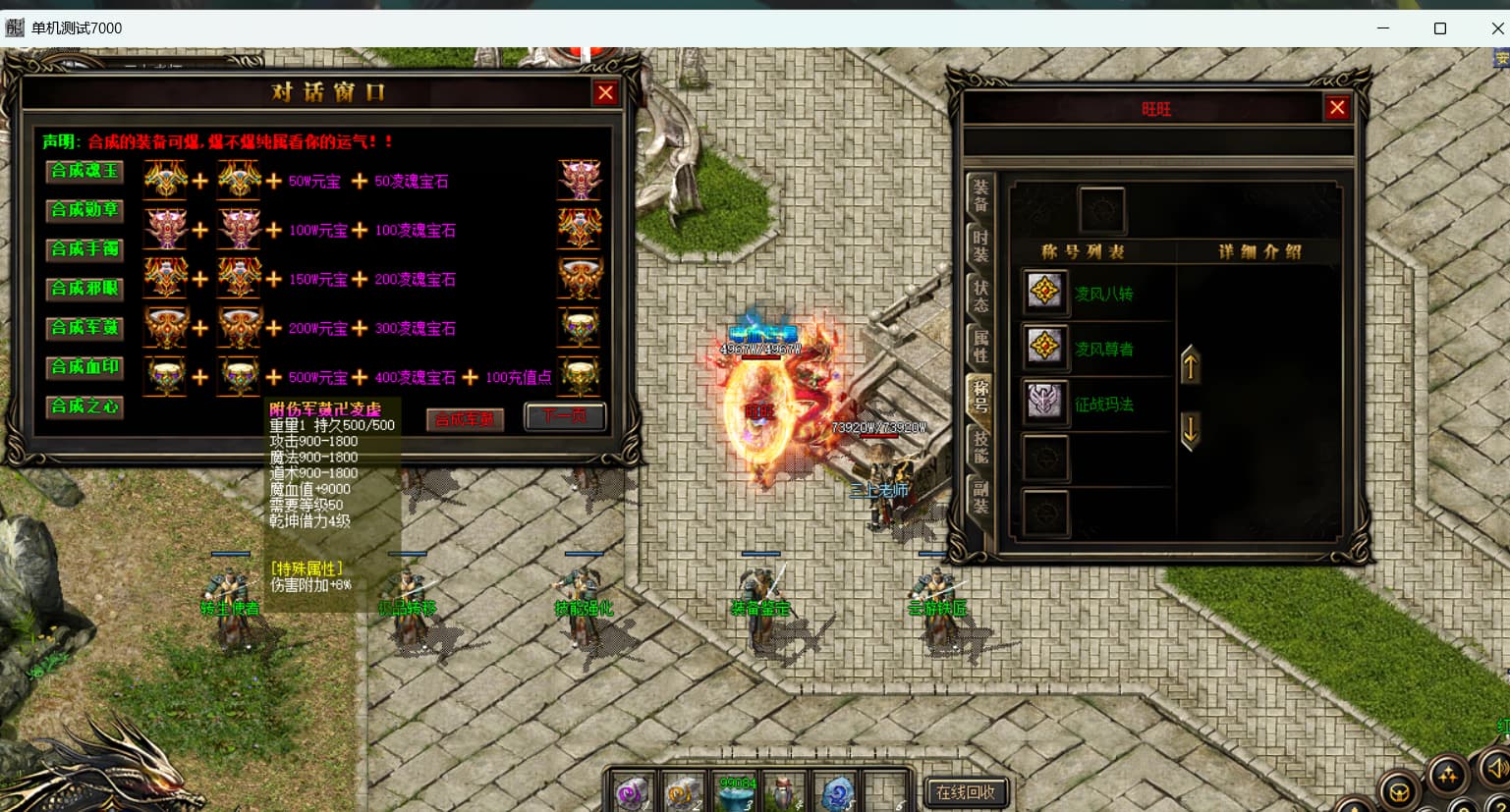Open the 时装 fashion tab
The image size is (1510, 812).
(980, 245)
